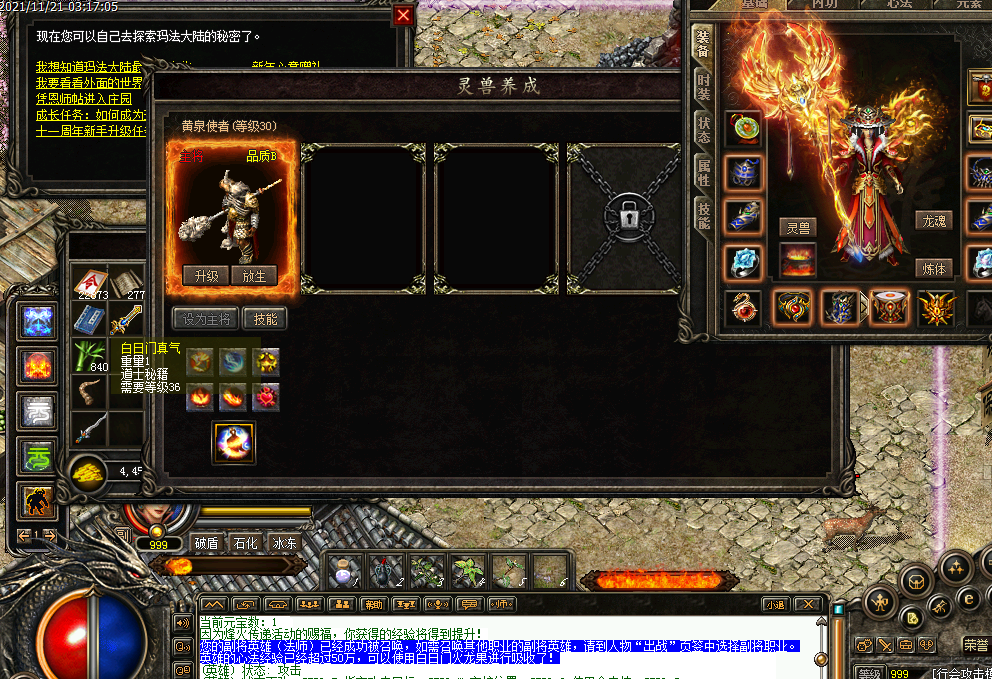Click the 设为主将 set-as-main button
This screenshot has height=679, width=992.
[x=205, y=318]
